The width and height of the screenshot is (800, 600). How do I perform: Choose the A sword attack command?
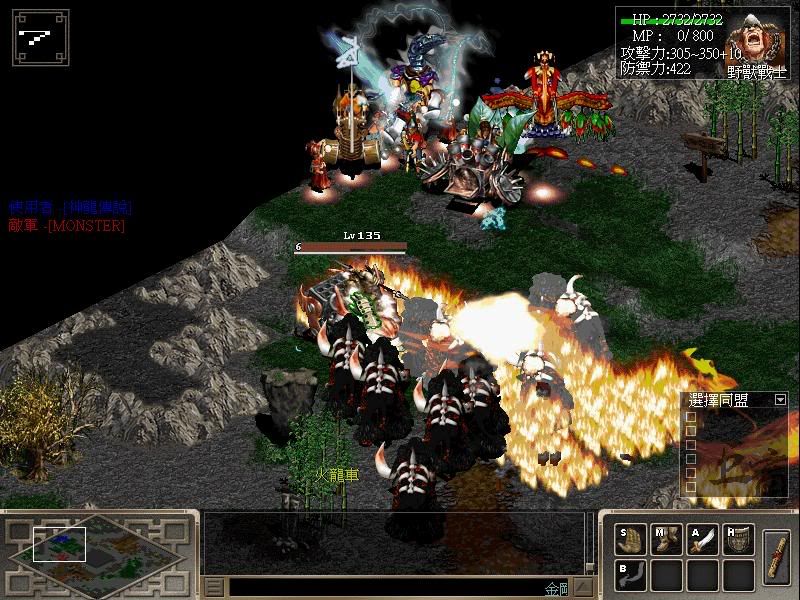tap(703, 540)
